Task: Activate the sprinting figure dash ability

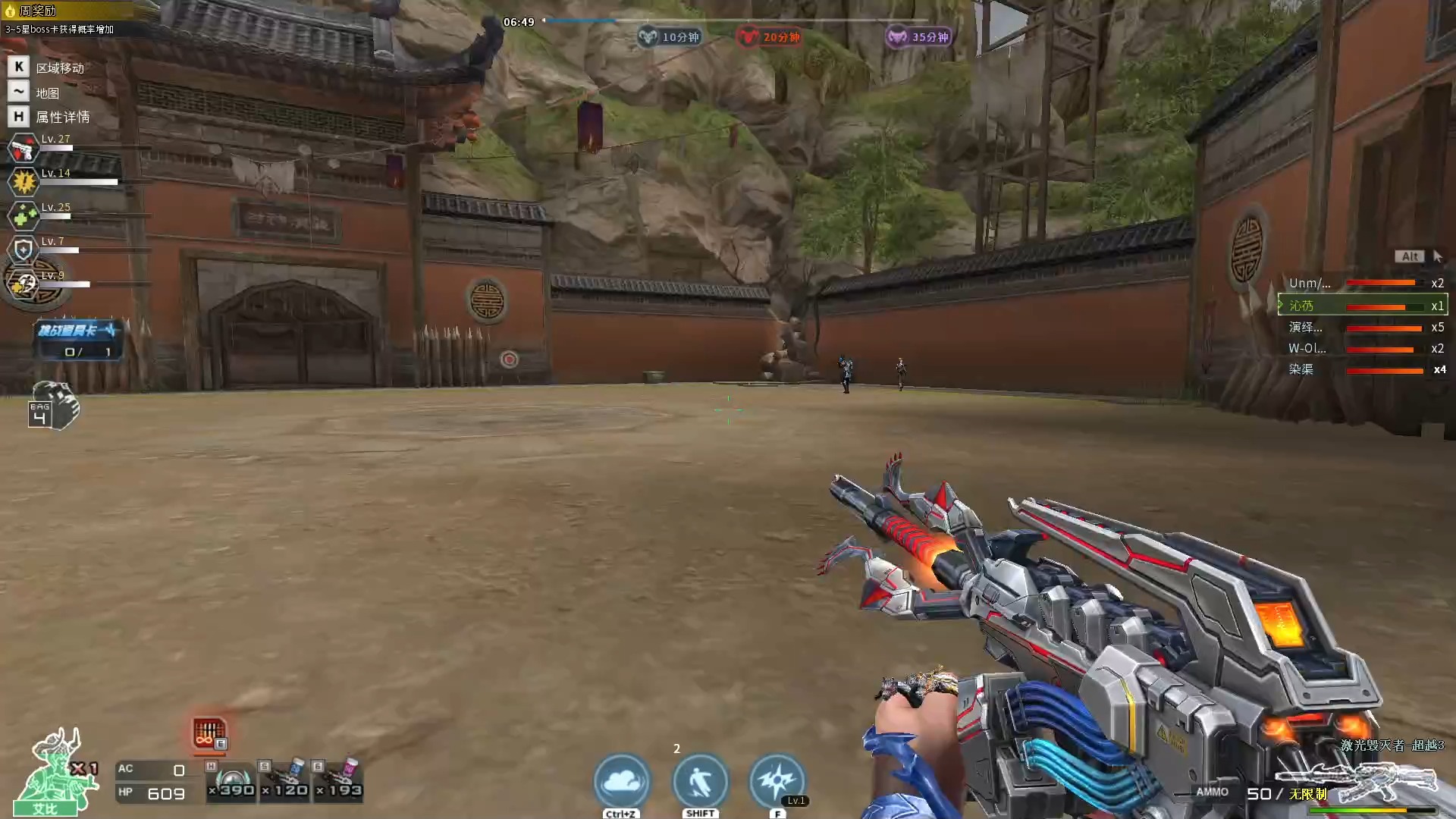Action: click(x=700, y=781)
